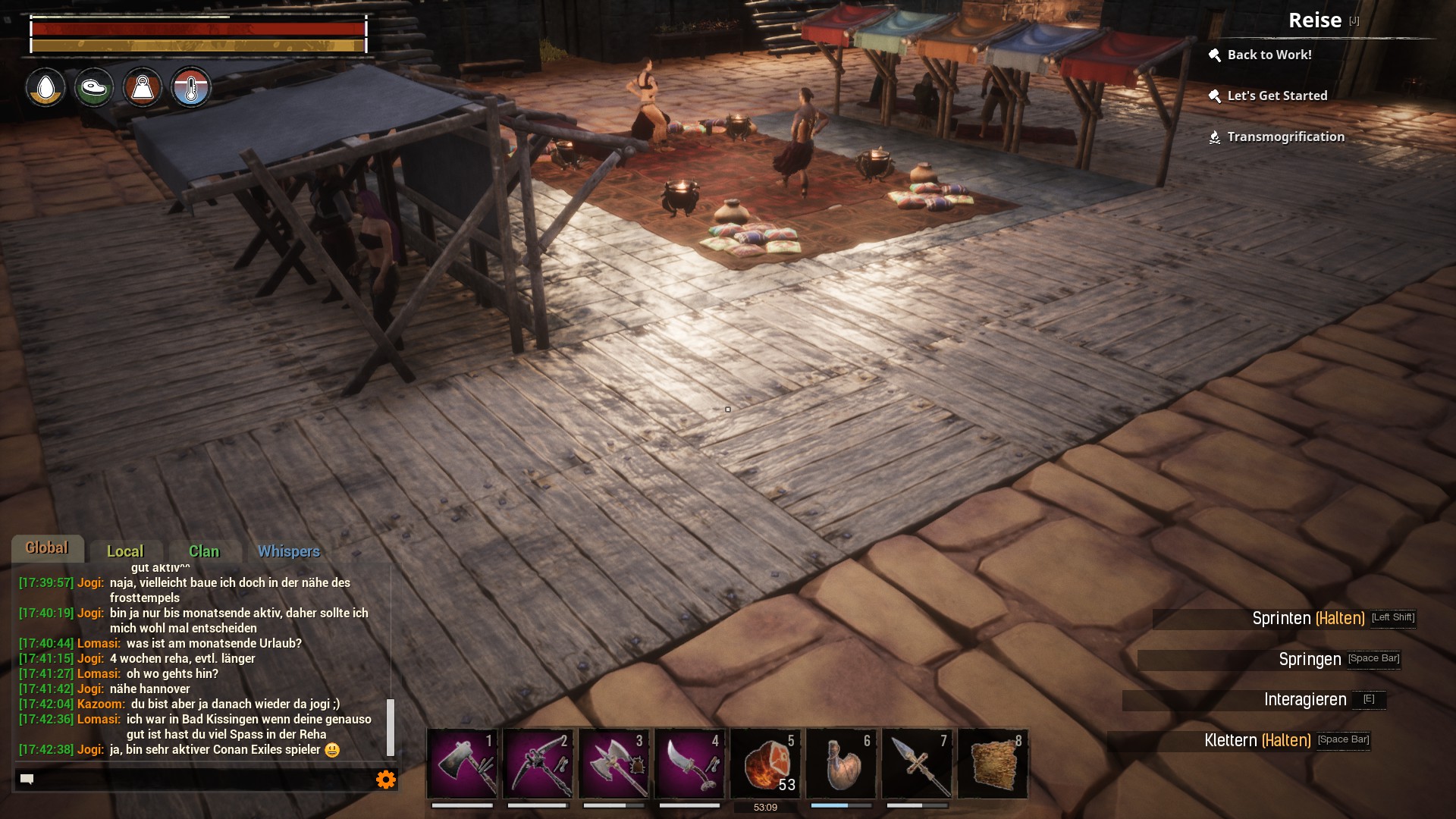Select the waterskin in hotbar slot 6
Screen dimensions: 1456x819
click(x=842, y=764)
